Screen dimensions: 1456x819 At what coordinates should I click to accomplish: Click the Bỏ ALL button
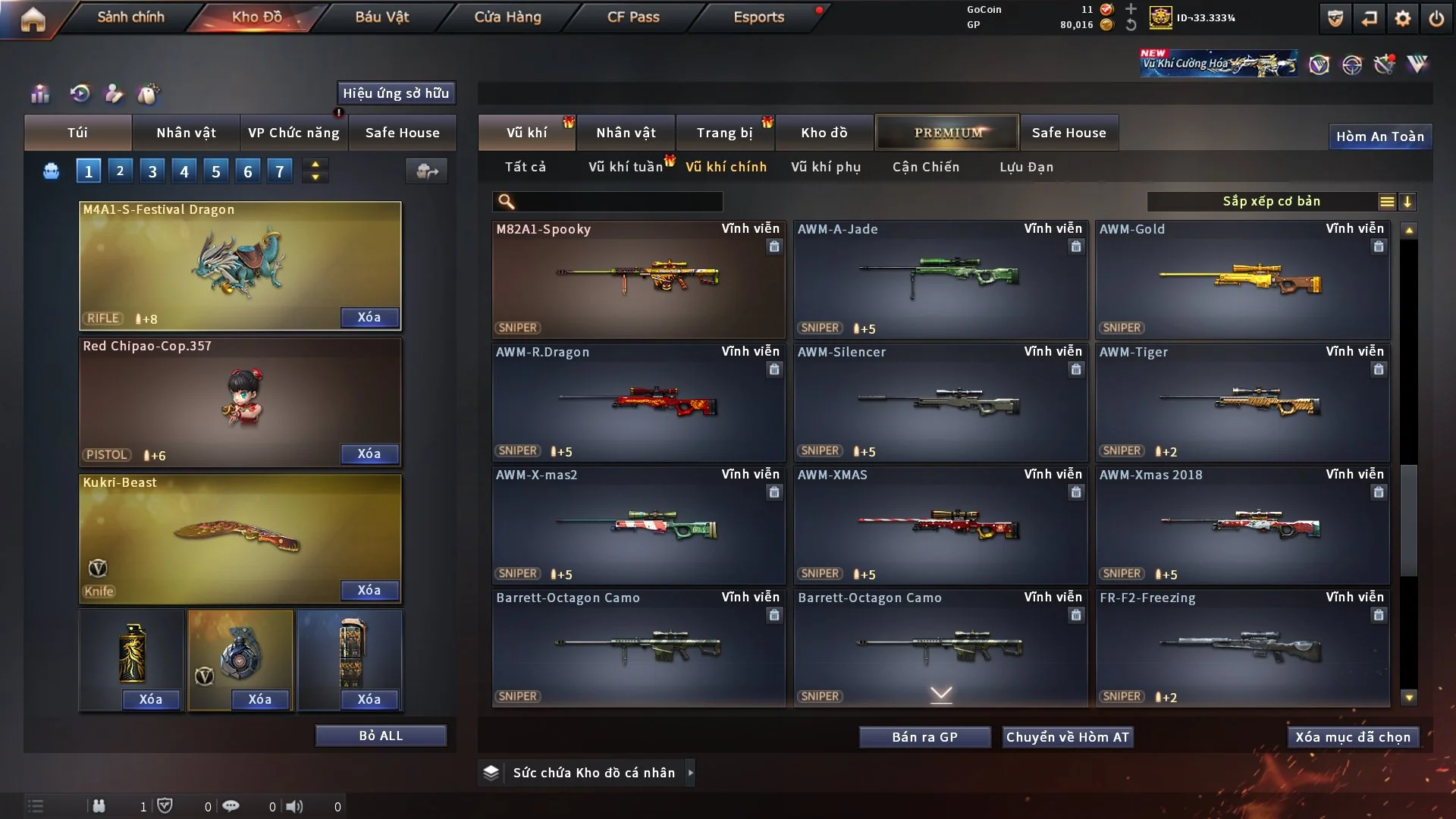click(381, 736)
